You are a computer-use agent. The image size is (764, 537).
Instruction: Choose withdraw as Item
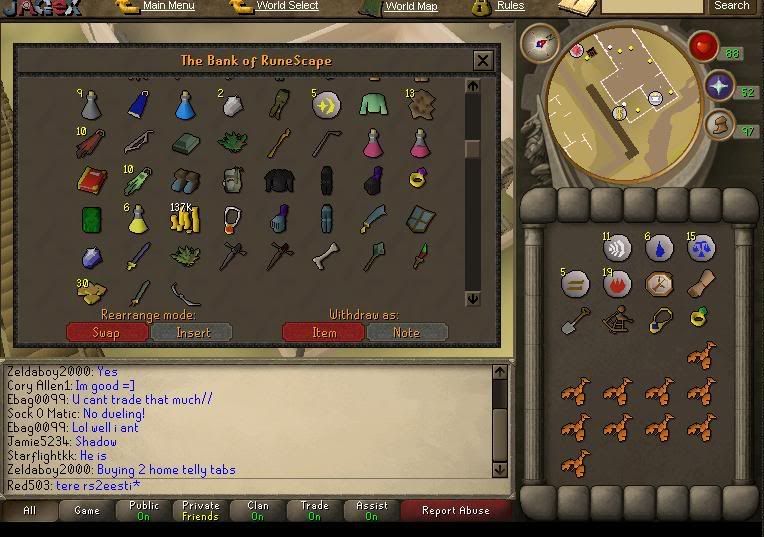coord(324,332)
